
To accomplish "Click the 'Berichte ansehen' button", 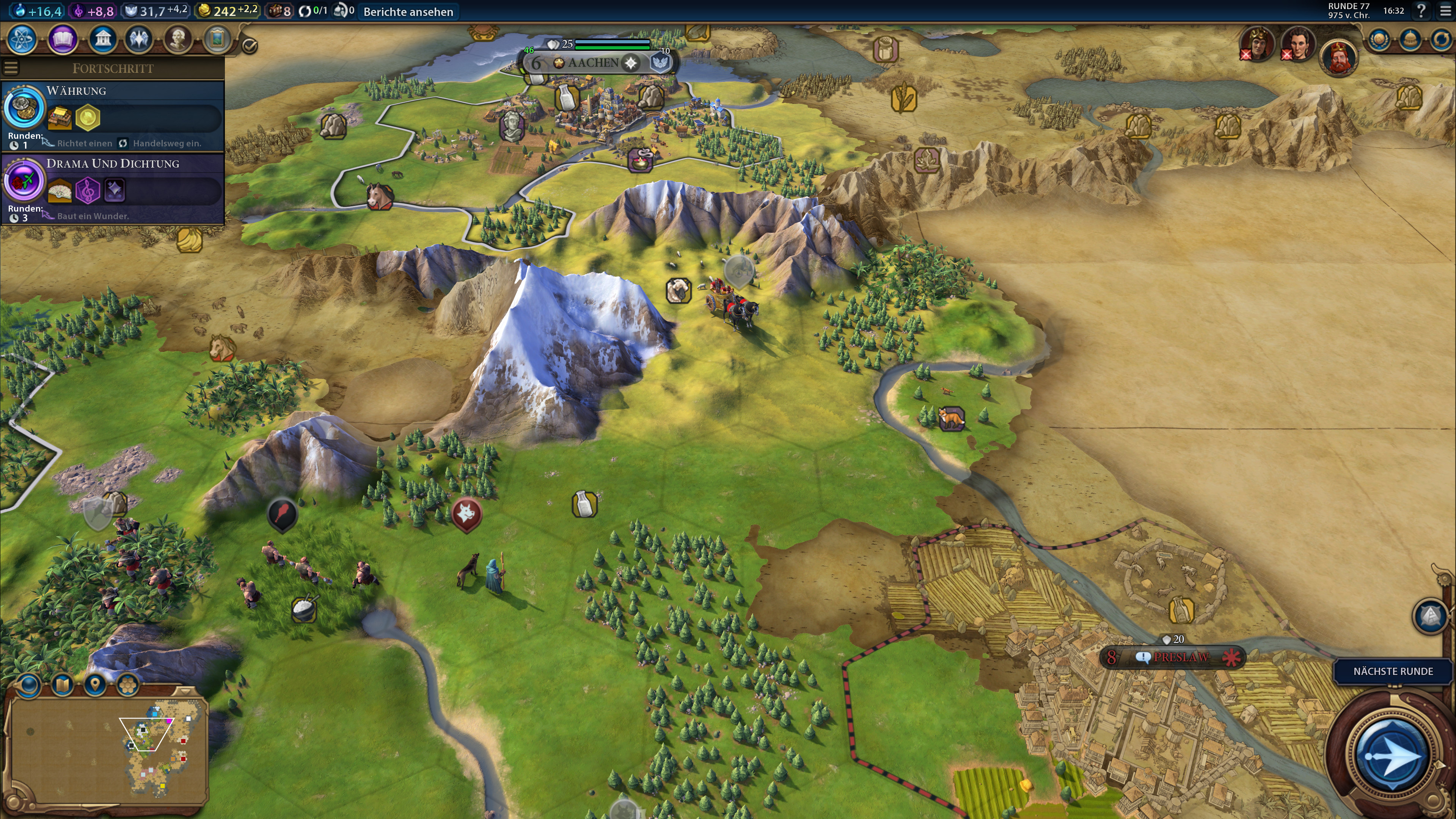I will click(x=408, y=12).
